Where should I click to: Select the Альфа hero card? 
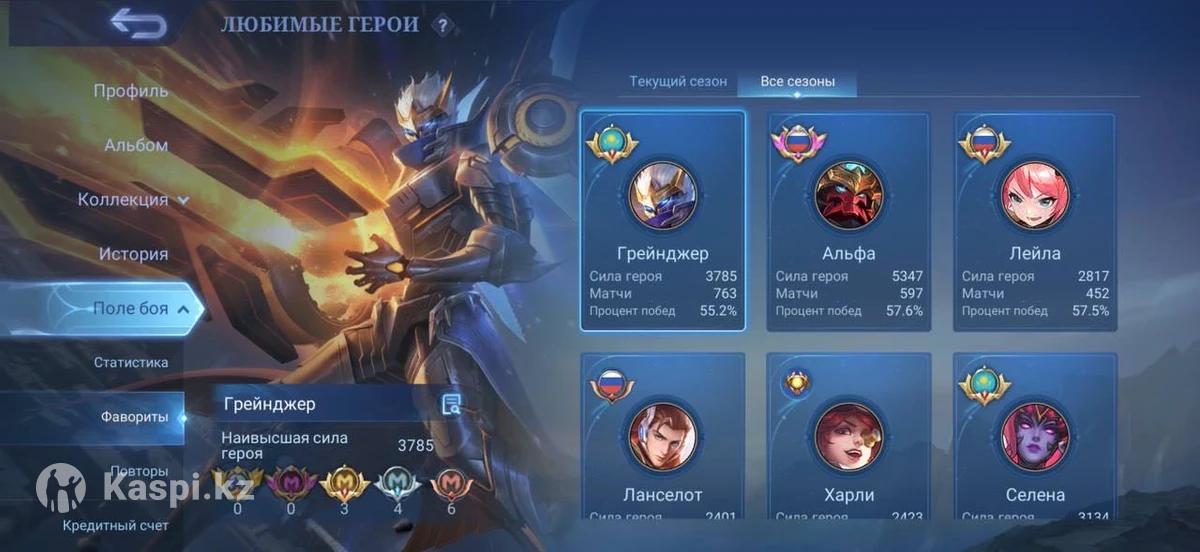849,220
